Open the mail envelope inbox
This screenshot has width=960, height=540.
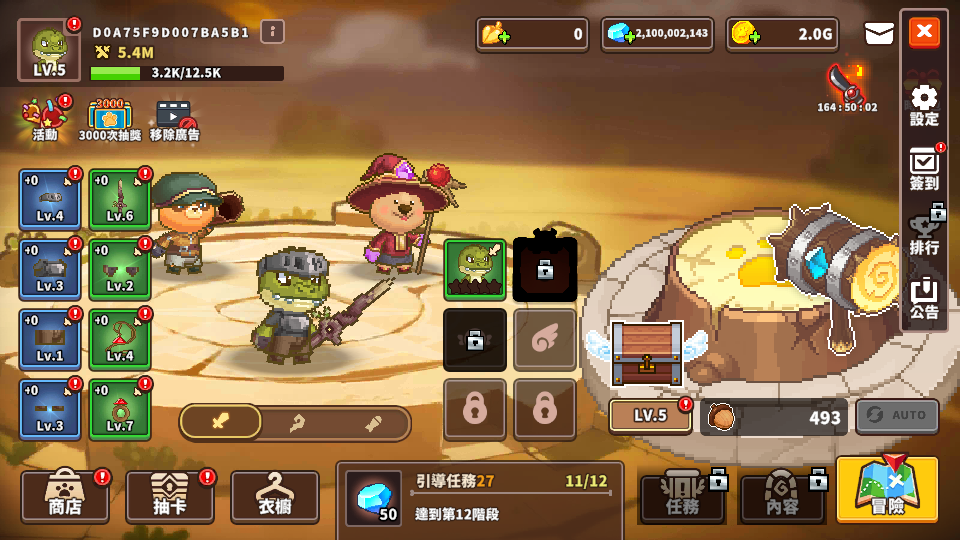point(879,34)
